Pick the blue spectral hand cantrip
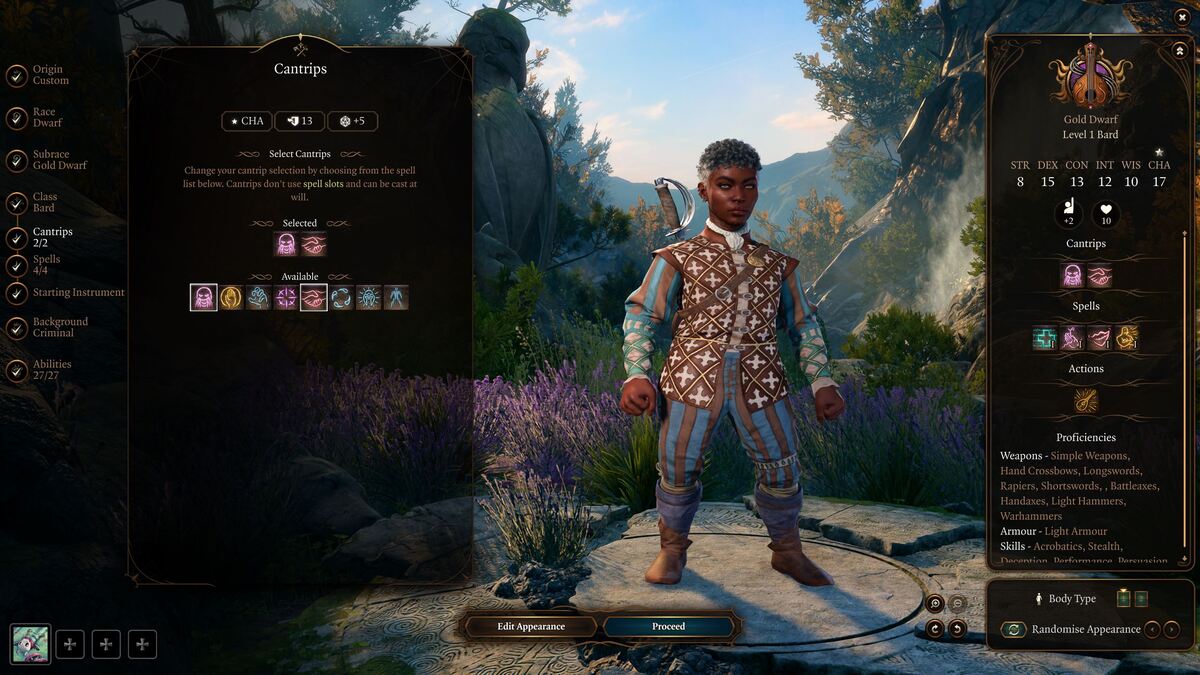Image resolution: width=1200 pixels, height=675 pixels. [x=259, y=298]
